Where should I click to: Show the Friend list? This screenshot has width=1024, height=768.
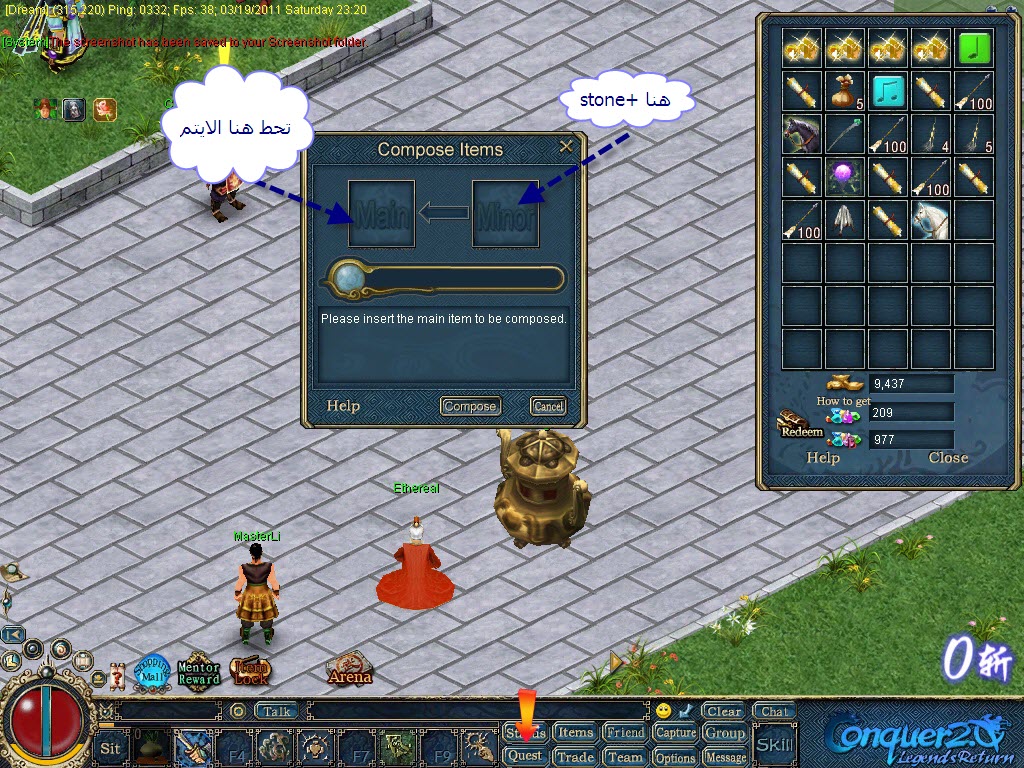pos(626,732)
